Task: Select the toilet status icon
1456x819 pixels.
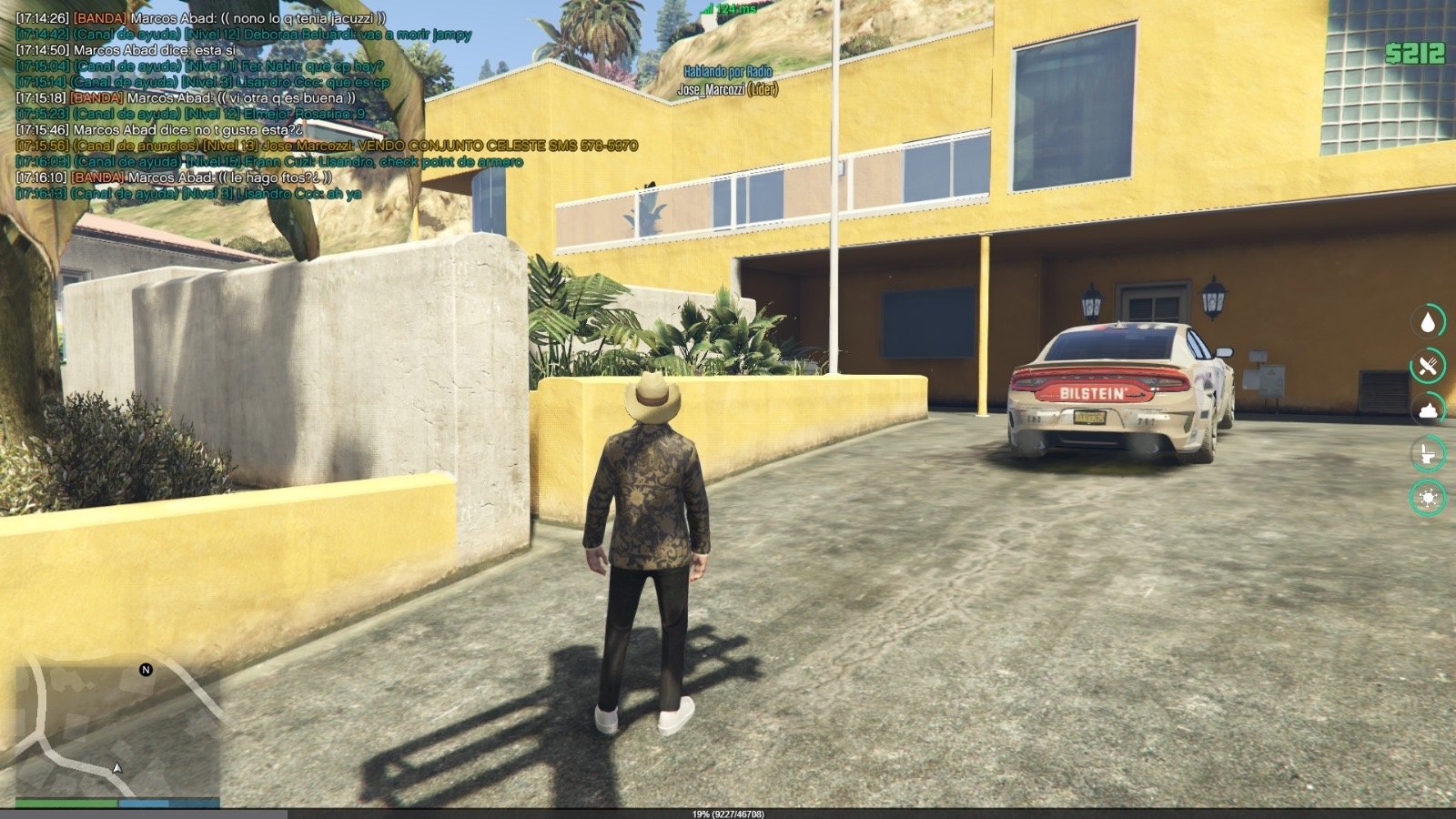Action: [1428, 453]
